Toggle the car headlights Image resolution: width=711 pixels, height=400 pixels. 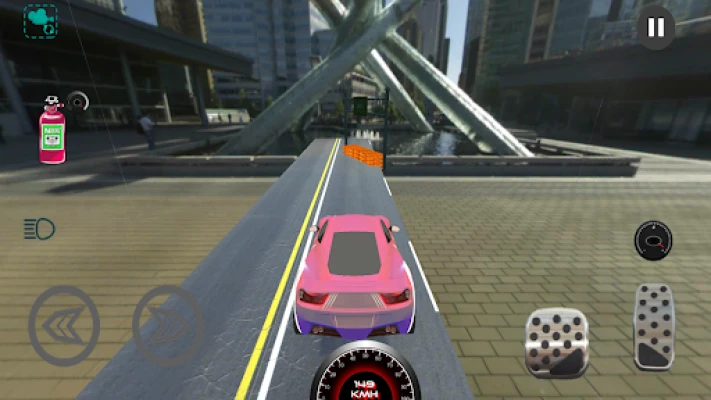coord(39,229)
